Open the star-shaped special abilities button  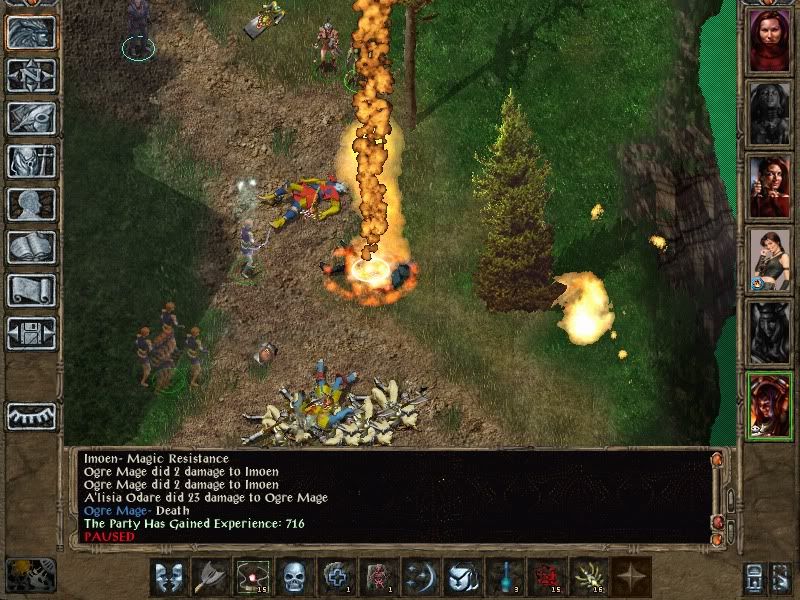pyautogui.click(x=631, y=577)
